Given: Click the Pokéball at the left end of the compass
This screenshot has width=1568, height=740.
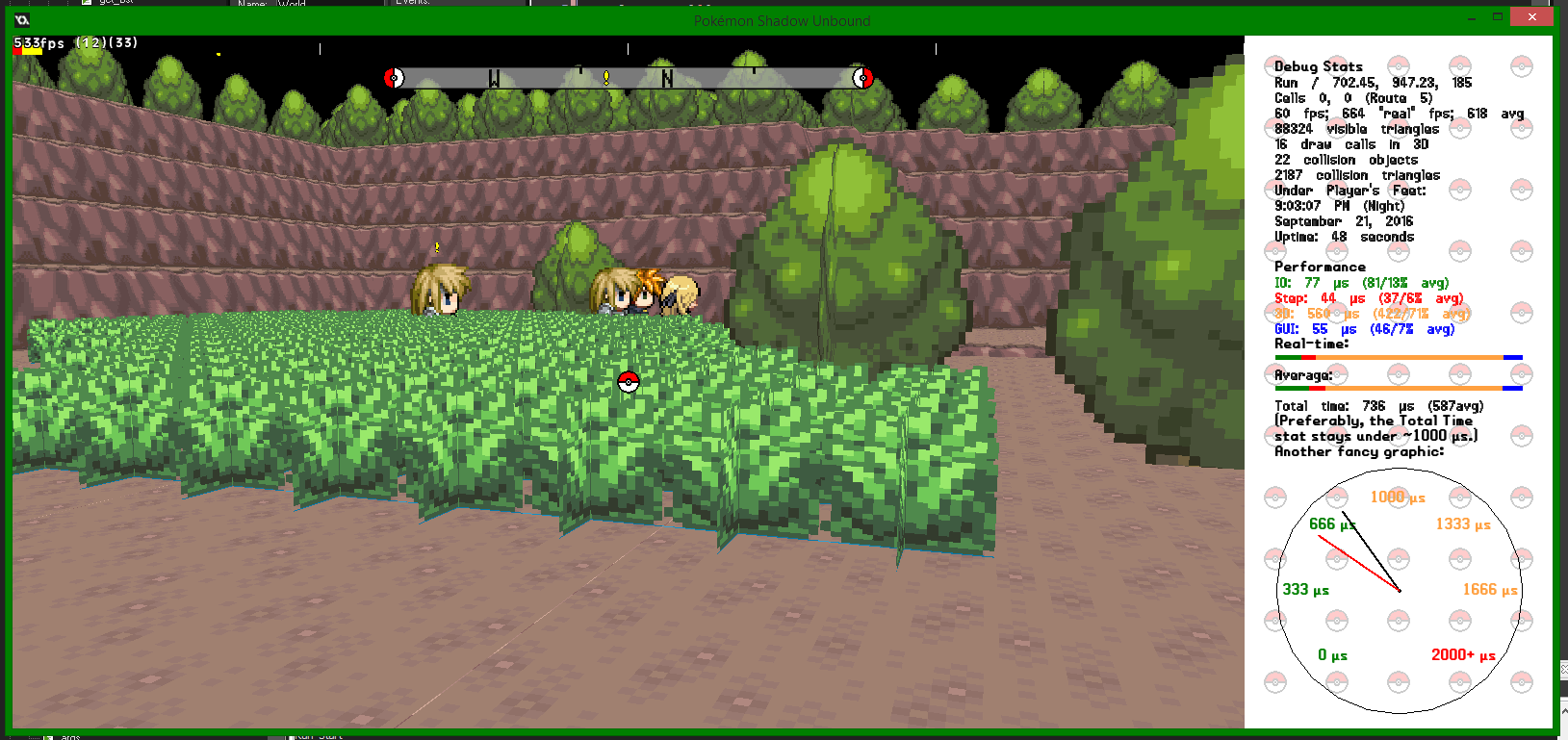Looking at the screenshot, I should pos(394,78).
